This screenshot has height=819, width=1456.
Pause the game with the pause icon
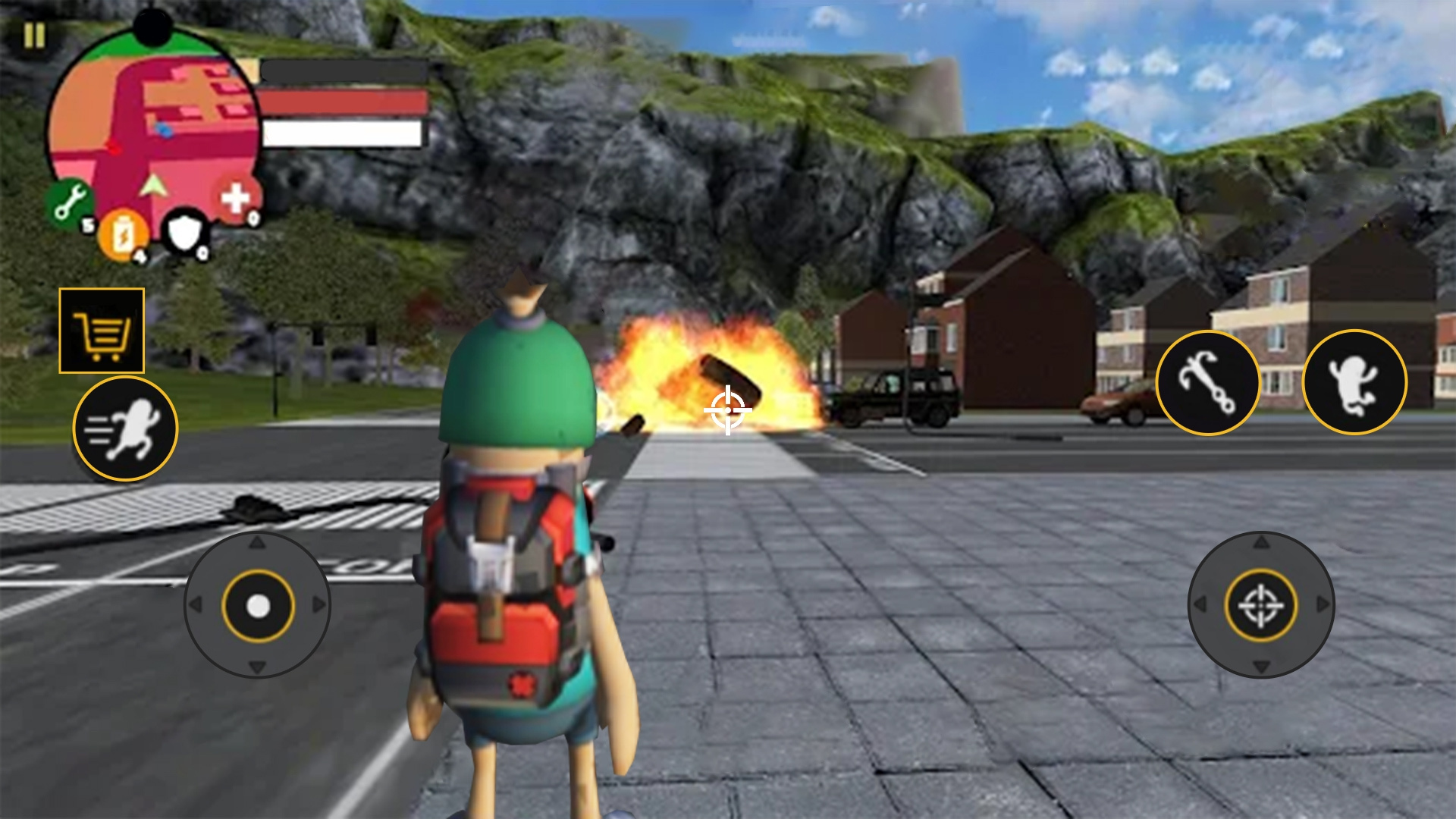tap(34, 36)
